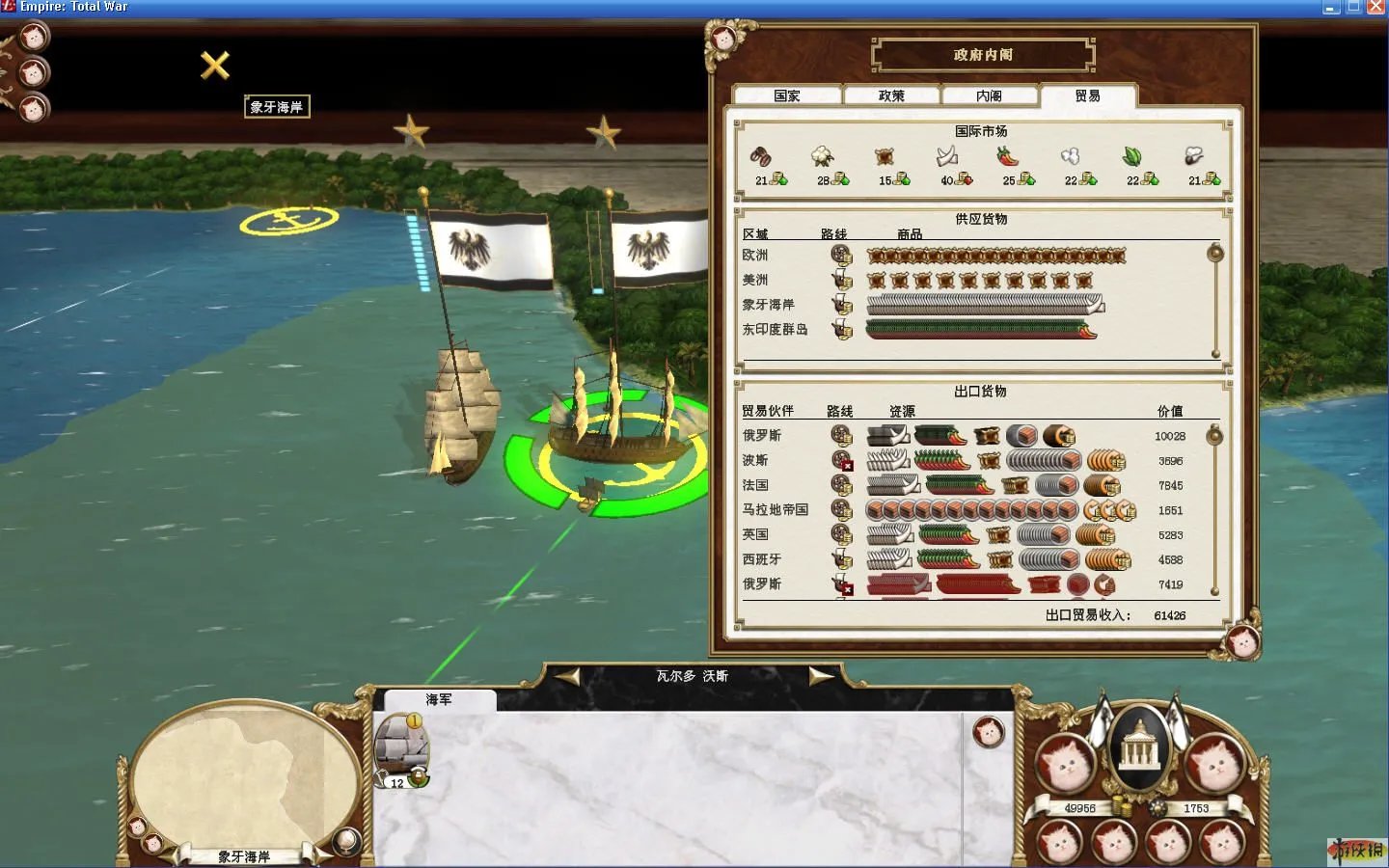Image resolution: width=1389 pixels, height=868 pixels.
Task: Select the 马拉地帝国 trade partner row
Action: click(775, 509)
